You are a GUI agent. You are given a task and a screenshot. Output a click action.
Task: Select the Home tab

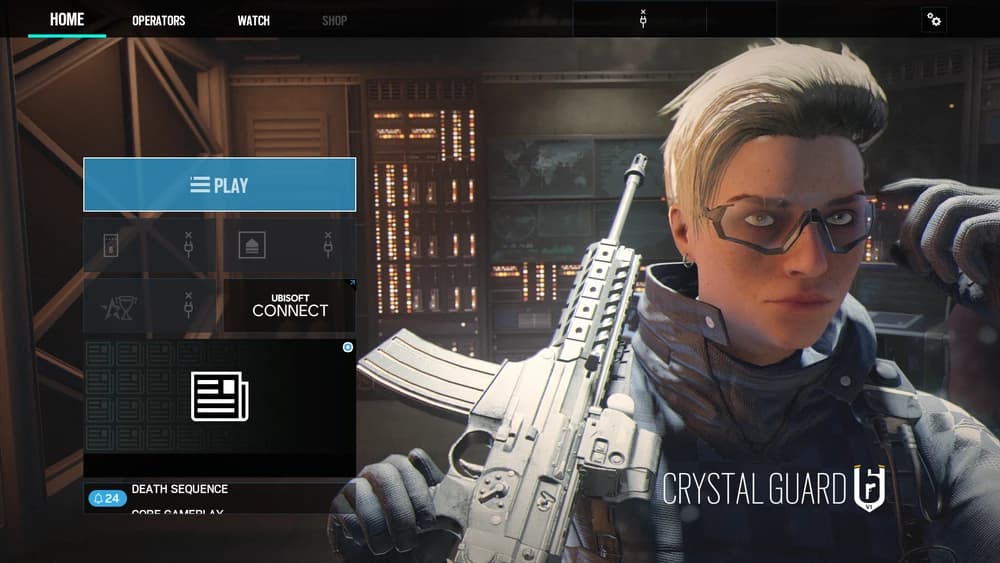67,19
